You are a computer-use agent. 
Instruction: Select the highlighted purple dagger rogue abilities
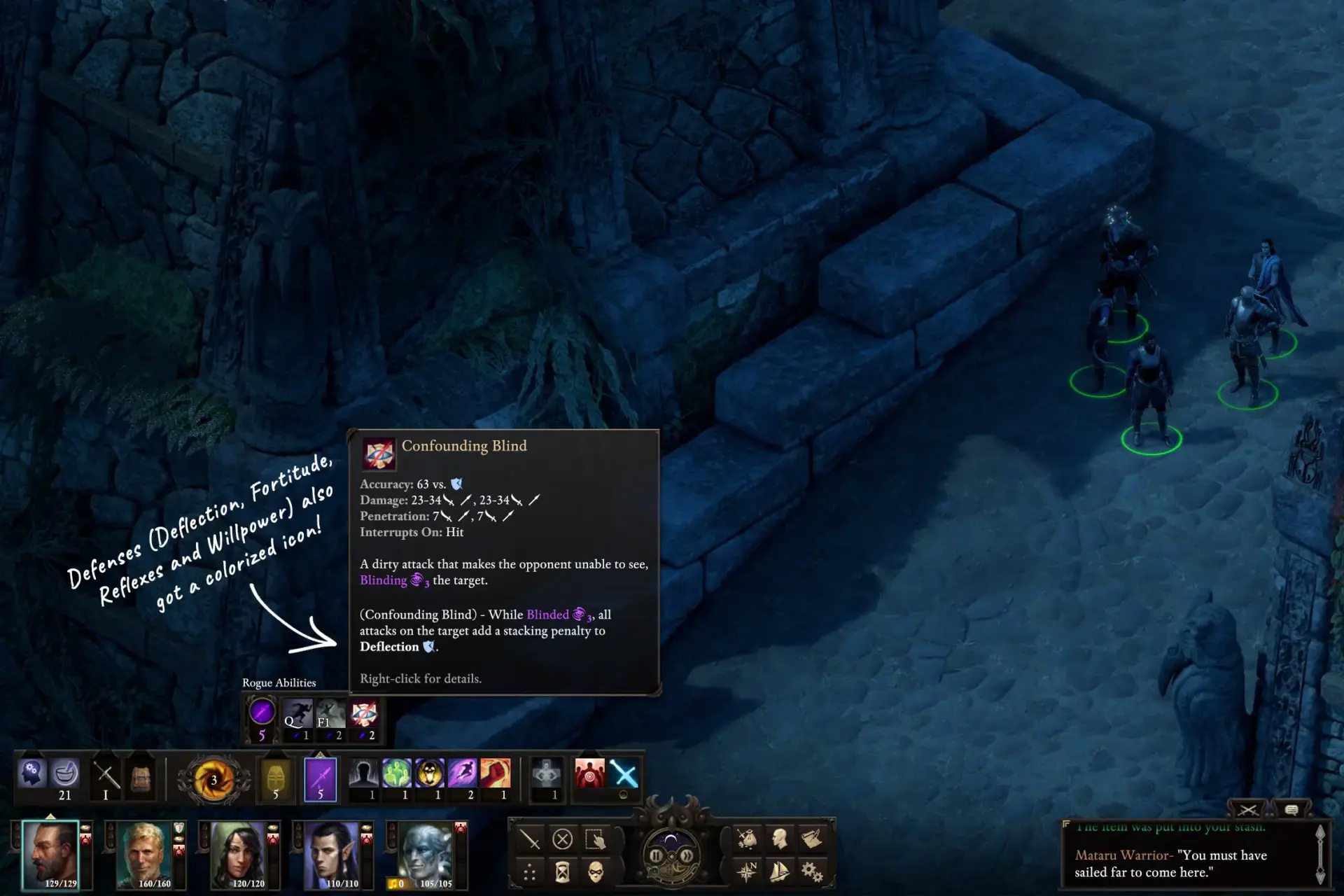[321, 778]
